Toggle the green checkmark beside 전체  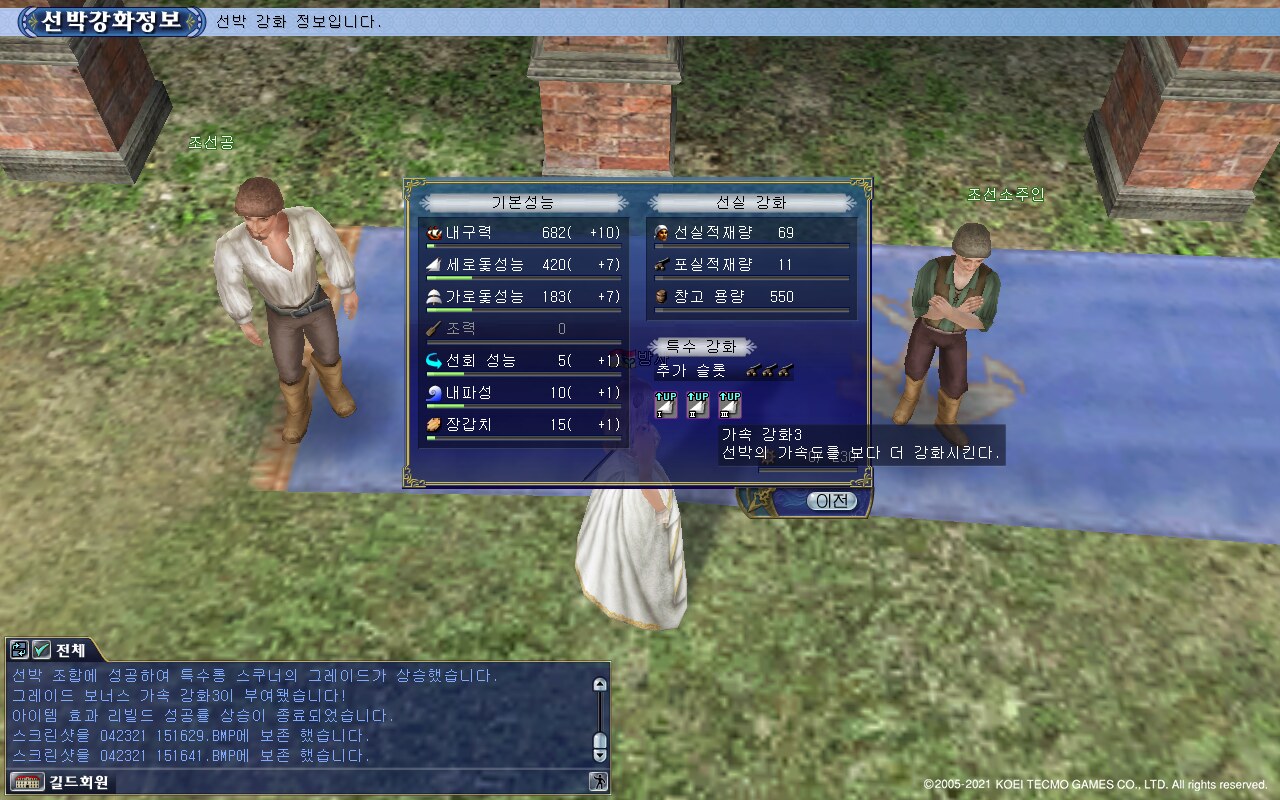(41, 650)
